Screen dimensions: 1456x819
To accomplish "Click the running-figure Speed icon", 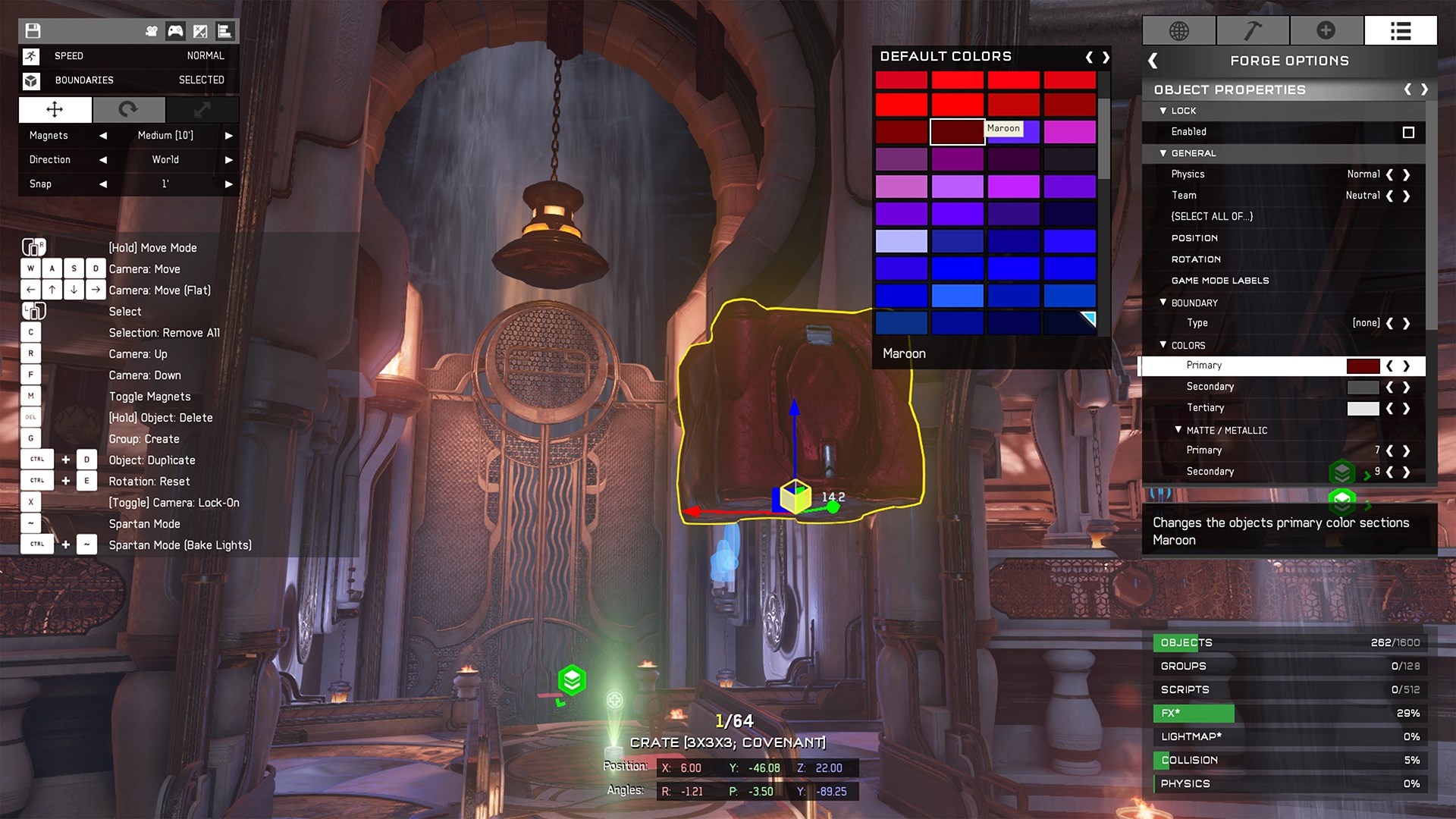I will click(30, 55).
